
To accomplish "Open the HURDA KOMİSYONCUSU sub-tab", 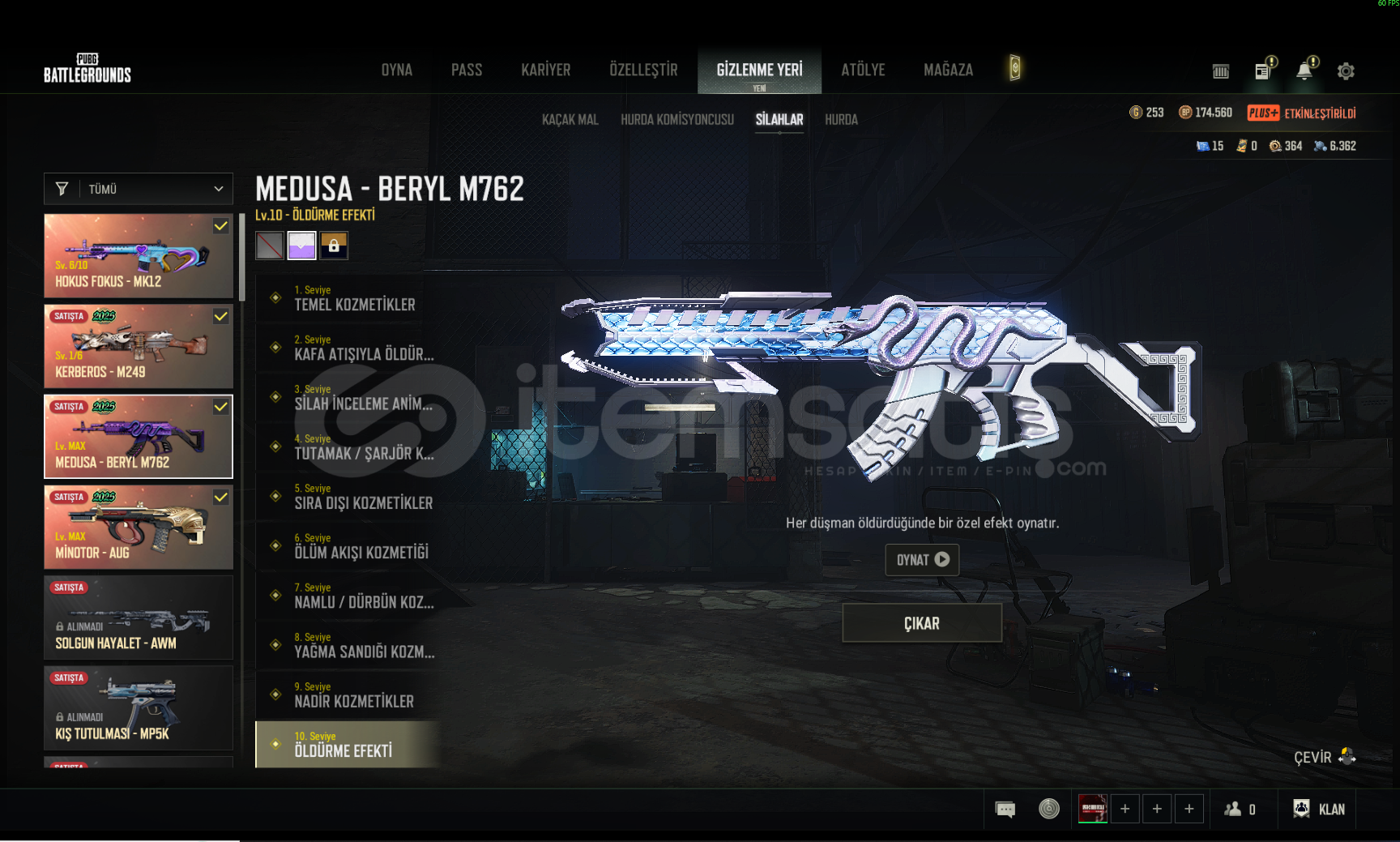I will pyautogui.click(x=677, y=120).
